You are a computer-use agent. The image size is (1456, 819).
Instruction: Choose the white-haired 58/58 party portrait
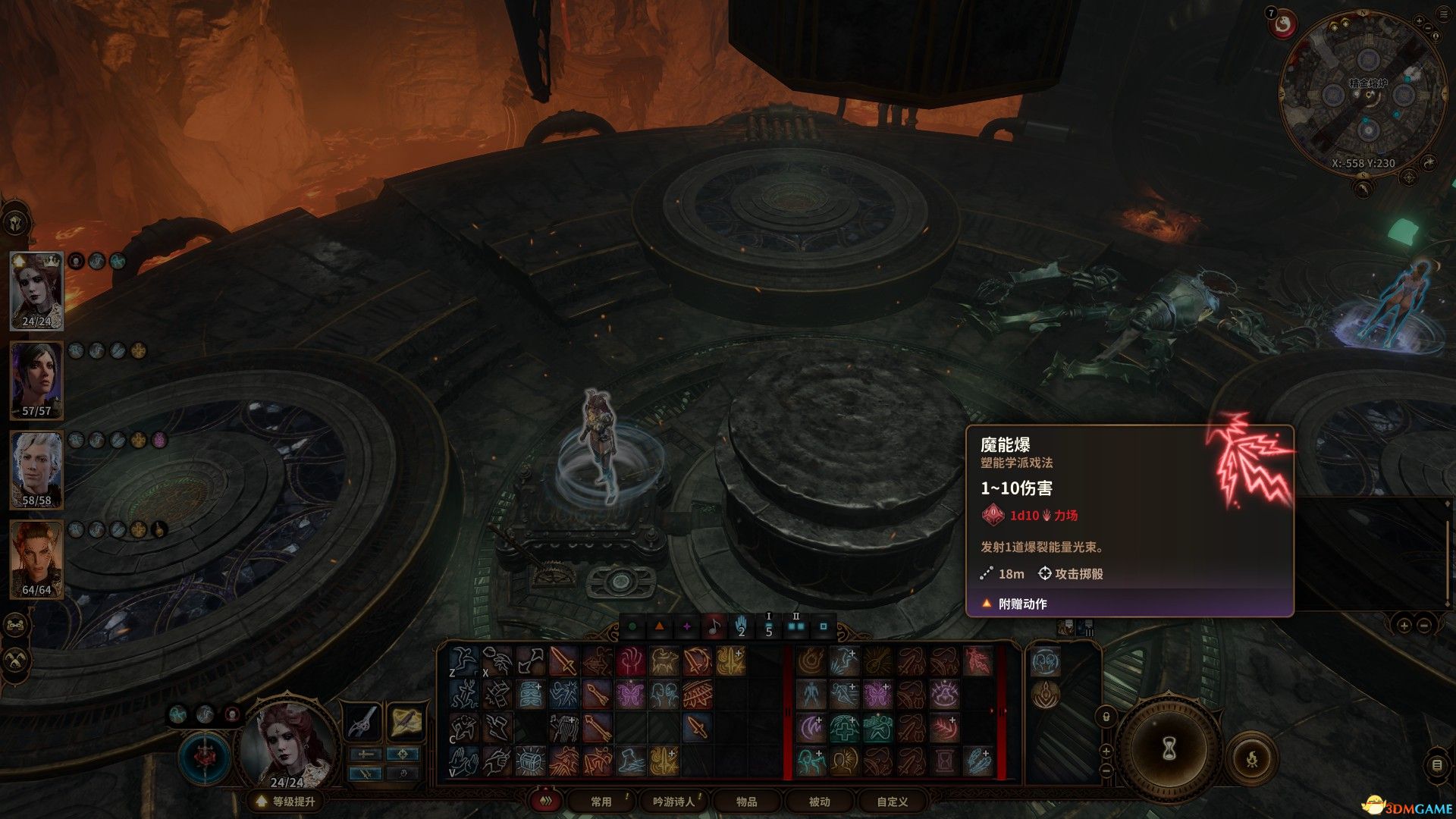point(36,470)
